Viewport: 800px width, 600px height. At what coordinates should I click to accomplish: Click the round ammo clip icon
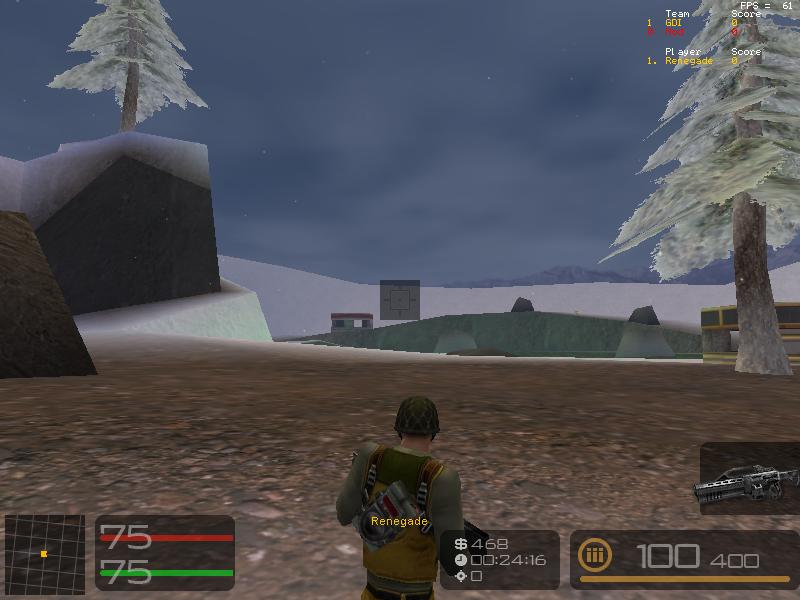tap(595, 556)
